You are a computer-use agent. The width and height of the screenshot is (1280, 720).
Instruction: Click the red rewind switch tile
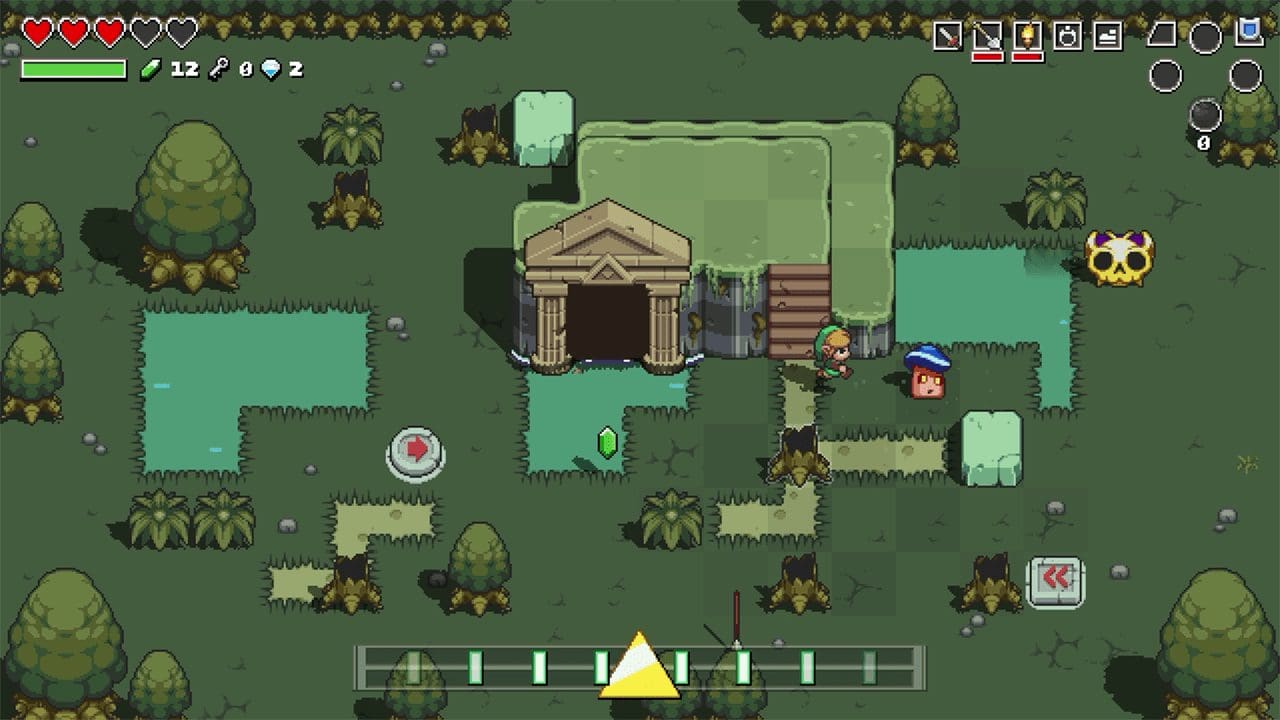[1056, 578]
